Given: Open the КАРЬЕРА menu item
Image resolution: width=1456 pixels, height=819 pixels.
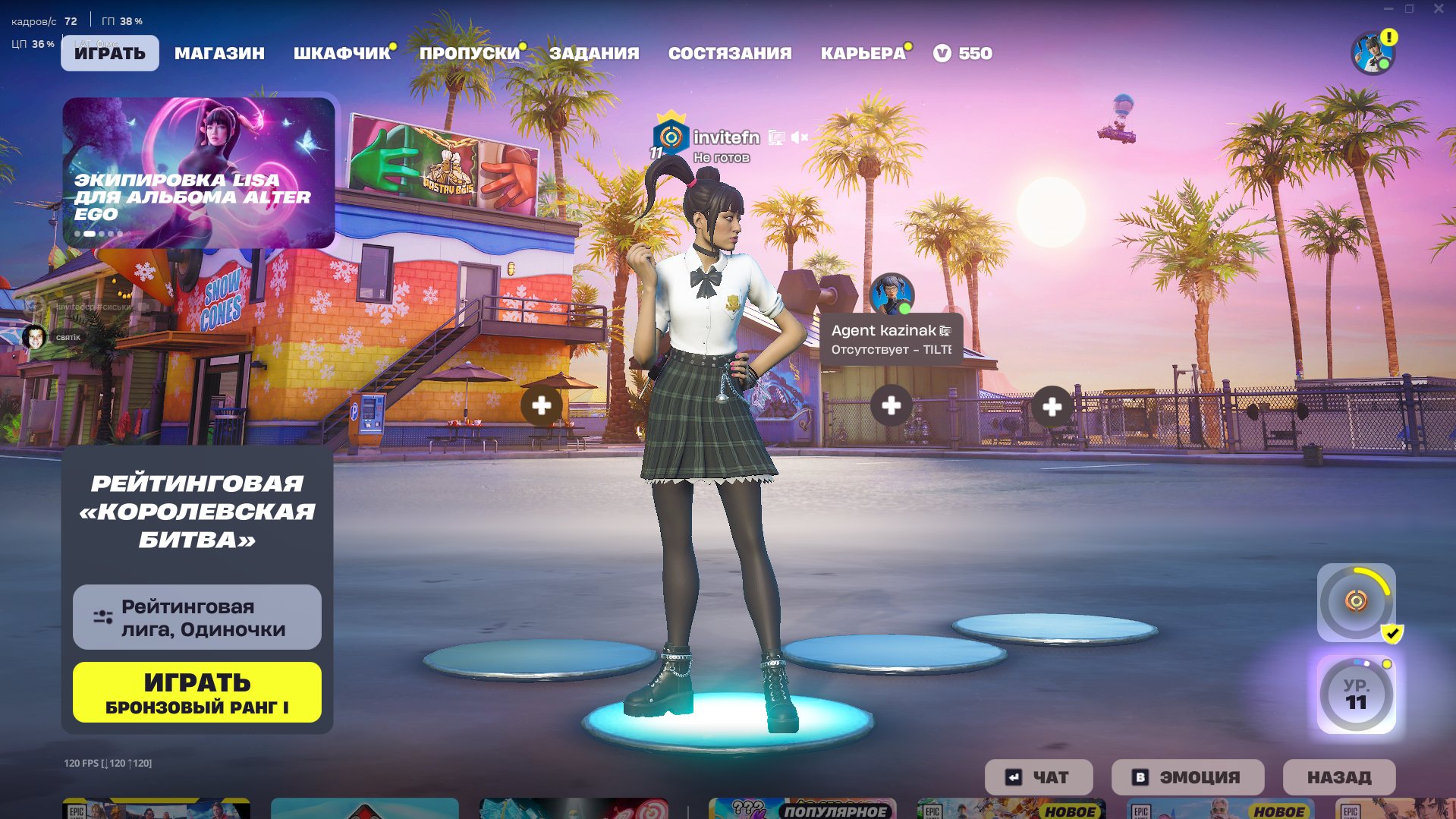Looking at the screenshot, I should (x=861, y=53).
